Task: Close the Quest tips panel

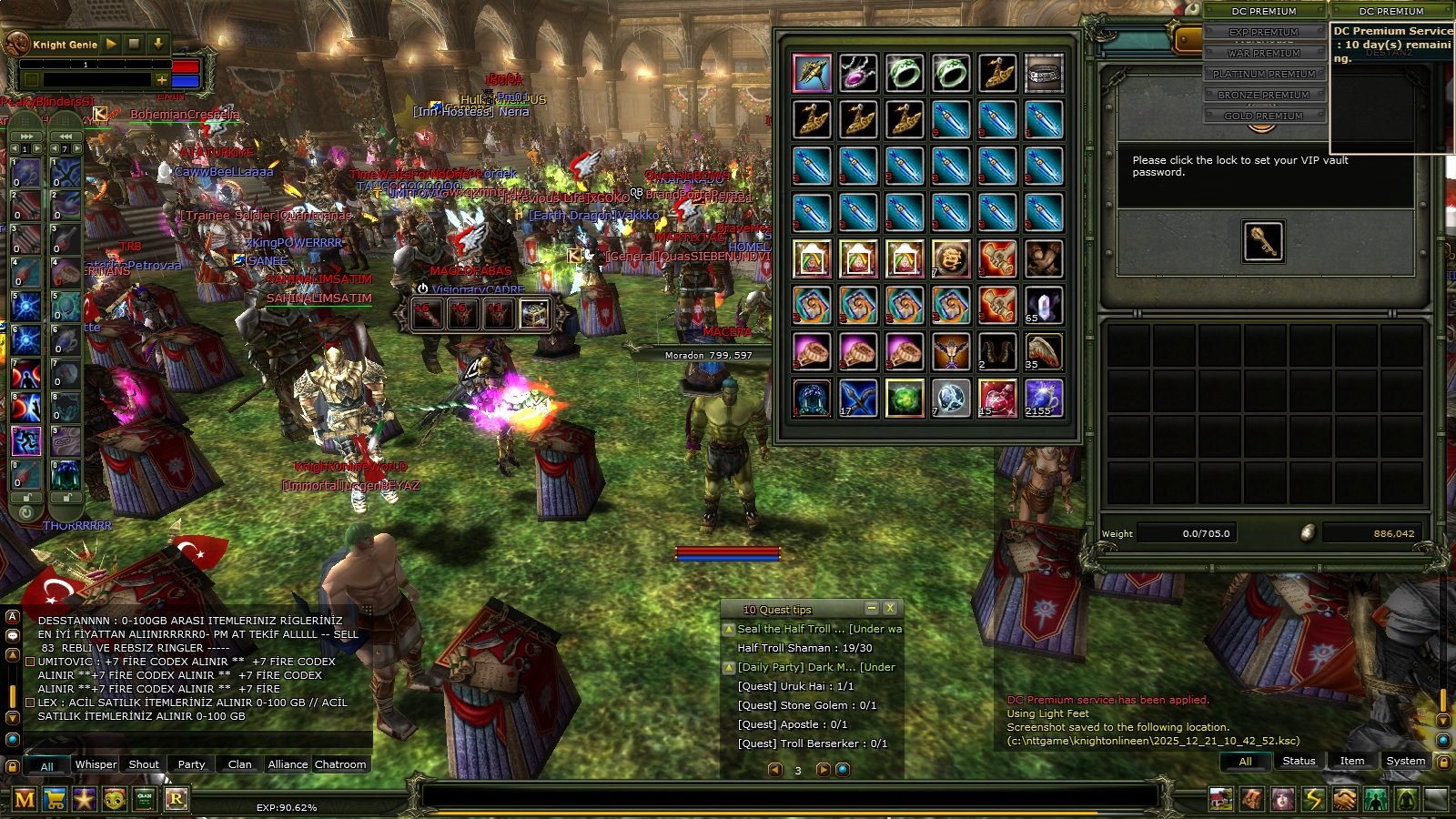Action: [890, 608]
